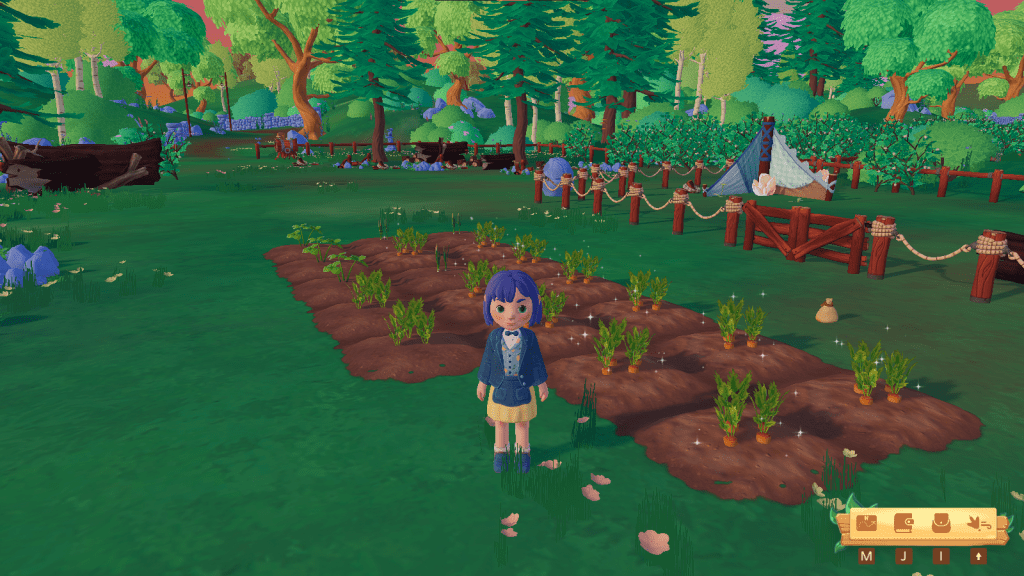The width and height of the screenshot is (1024, 576).
Task: Open the map from the HUD bar
Action: 867,524
